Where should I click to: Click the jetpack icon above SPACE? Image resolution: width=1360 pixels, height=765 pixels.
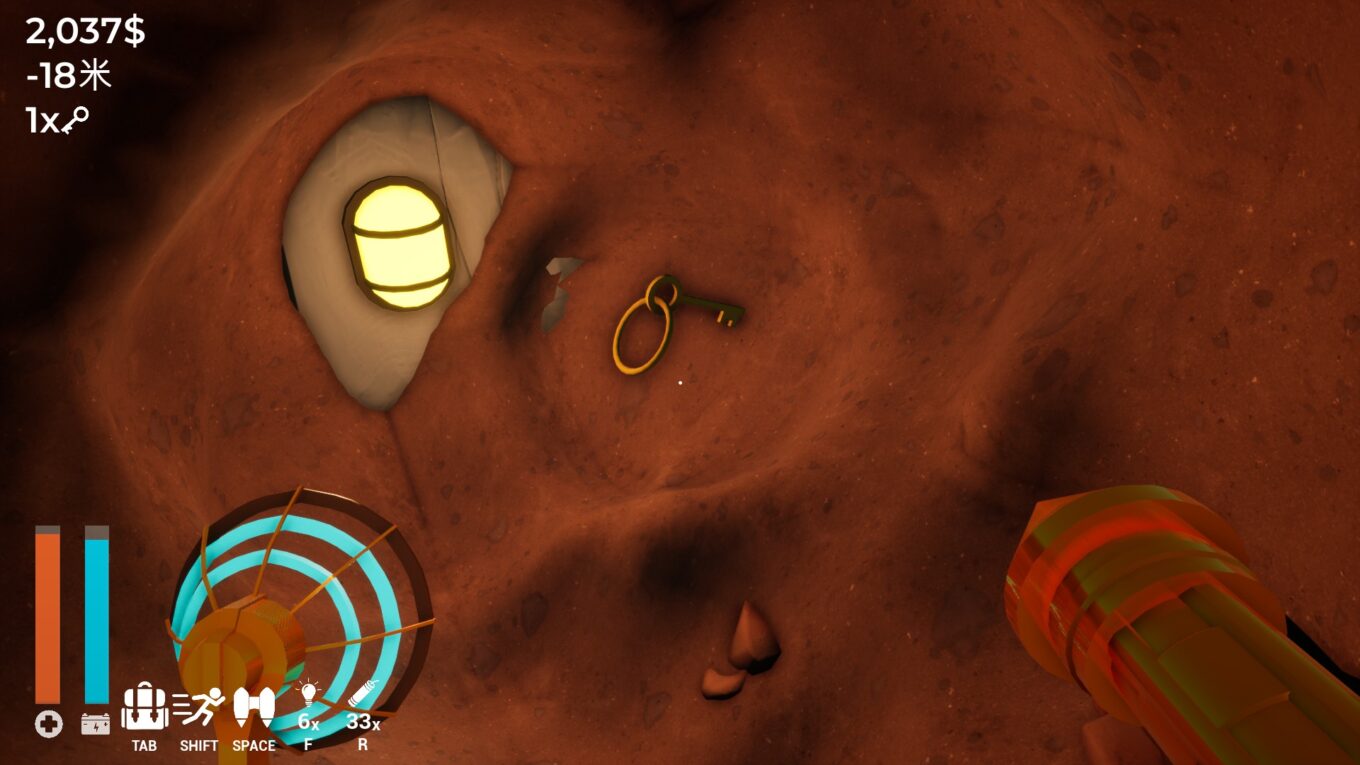coord(256,706)
